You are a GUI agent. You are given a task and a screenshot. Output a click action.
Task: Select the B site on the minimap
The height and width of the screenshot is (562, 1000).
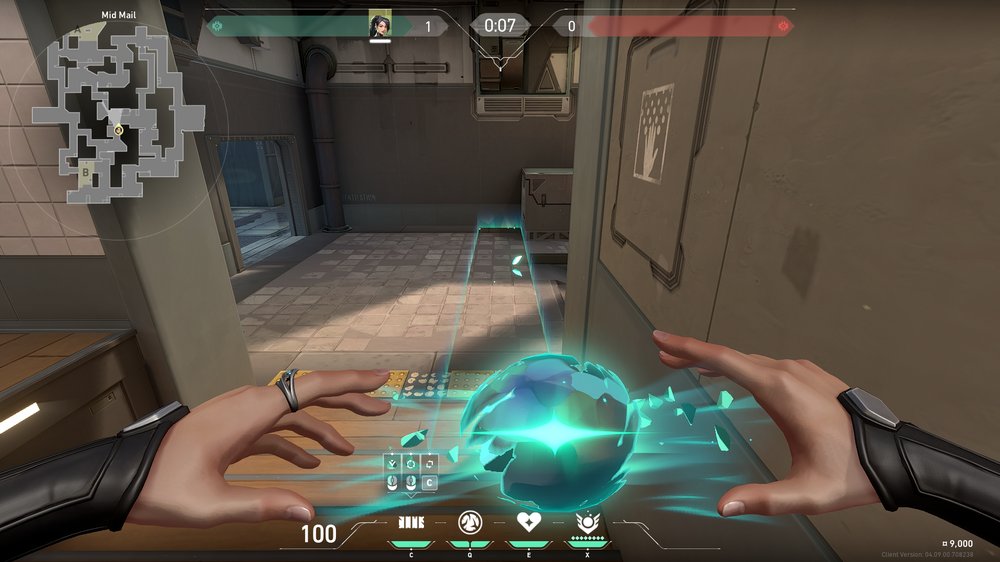[x=86, y=171]
